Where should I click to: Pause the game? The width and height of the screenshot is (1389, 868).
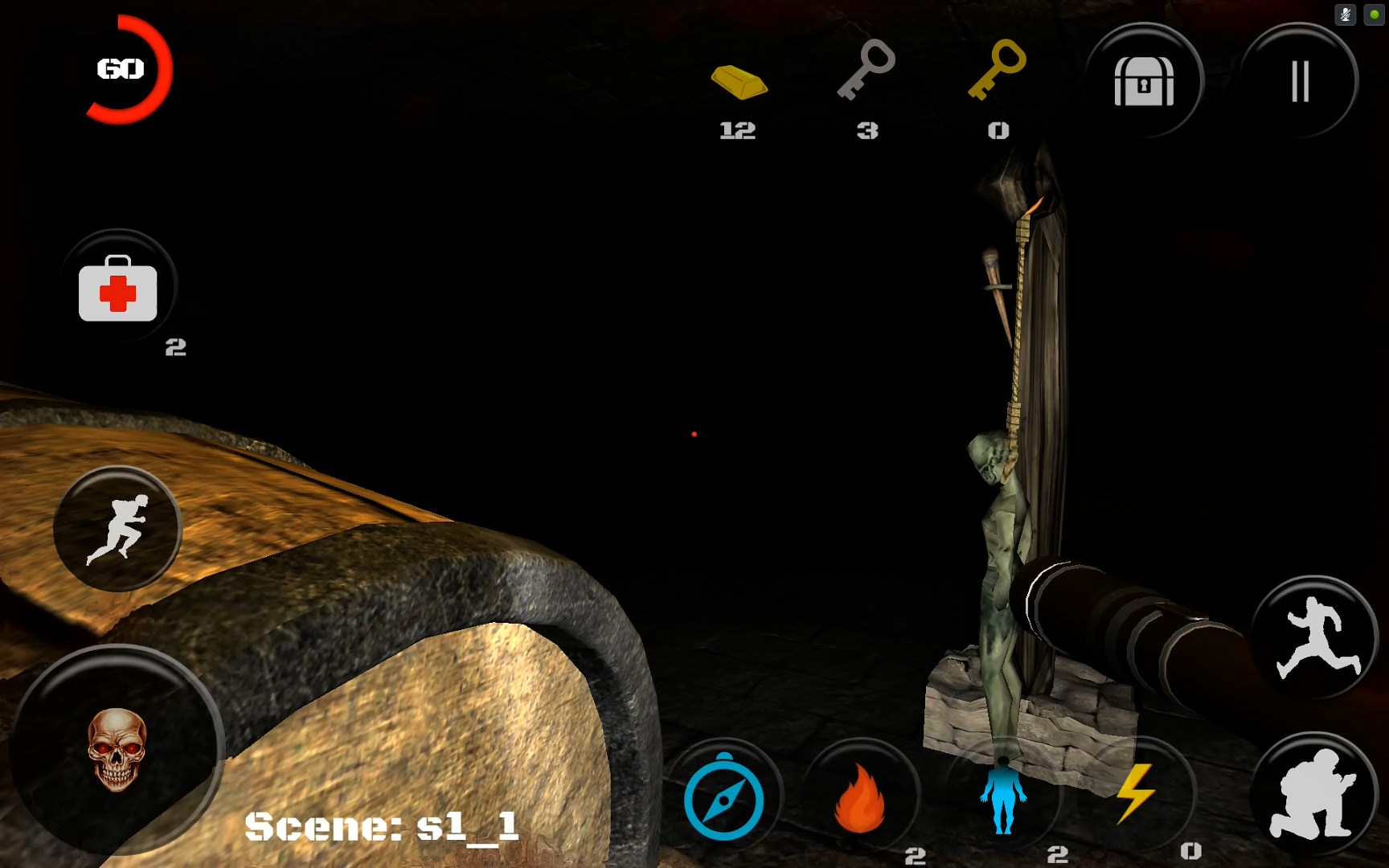click(x=1300, y=81)
